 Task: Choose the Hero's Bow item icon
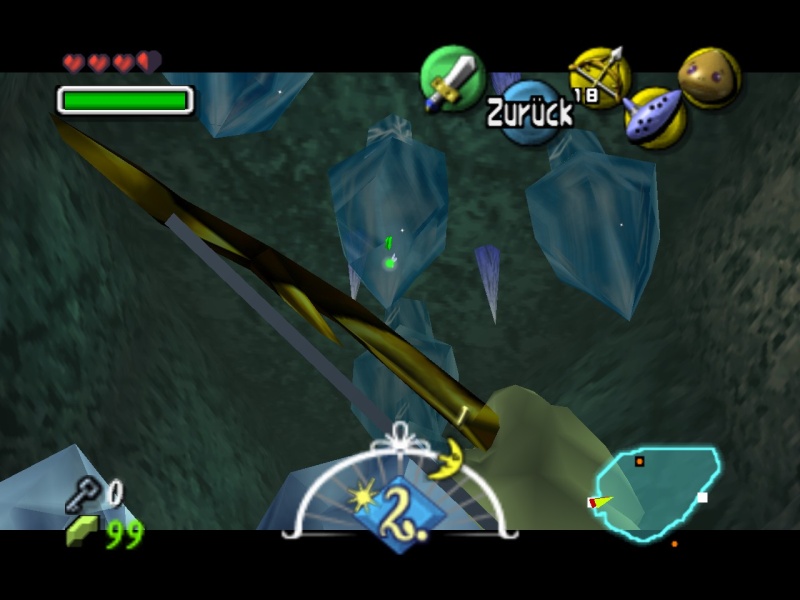click(599, 75)
